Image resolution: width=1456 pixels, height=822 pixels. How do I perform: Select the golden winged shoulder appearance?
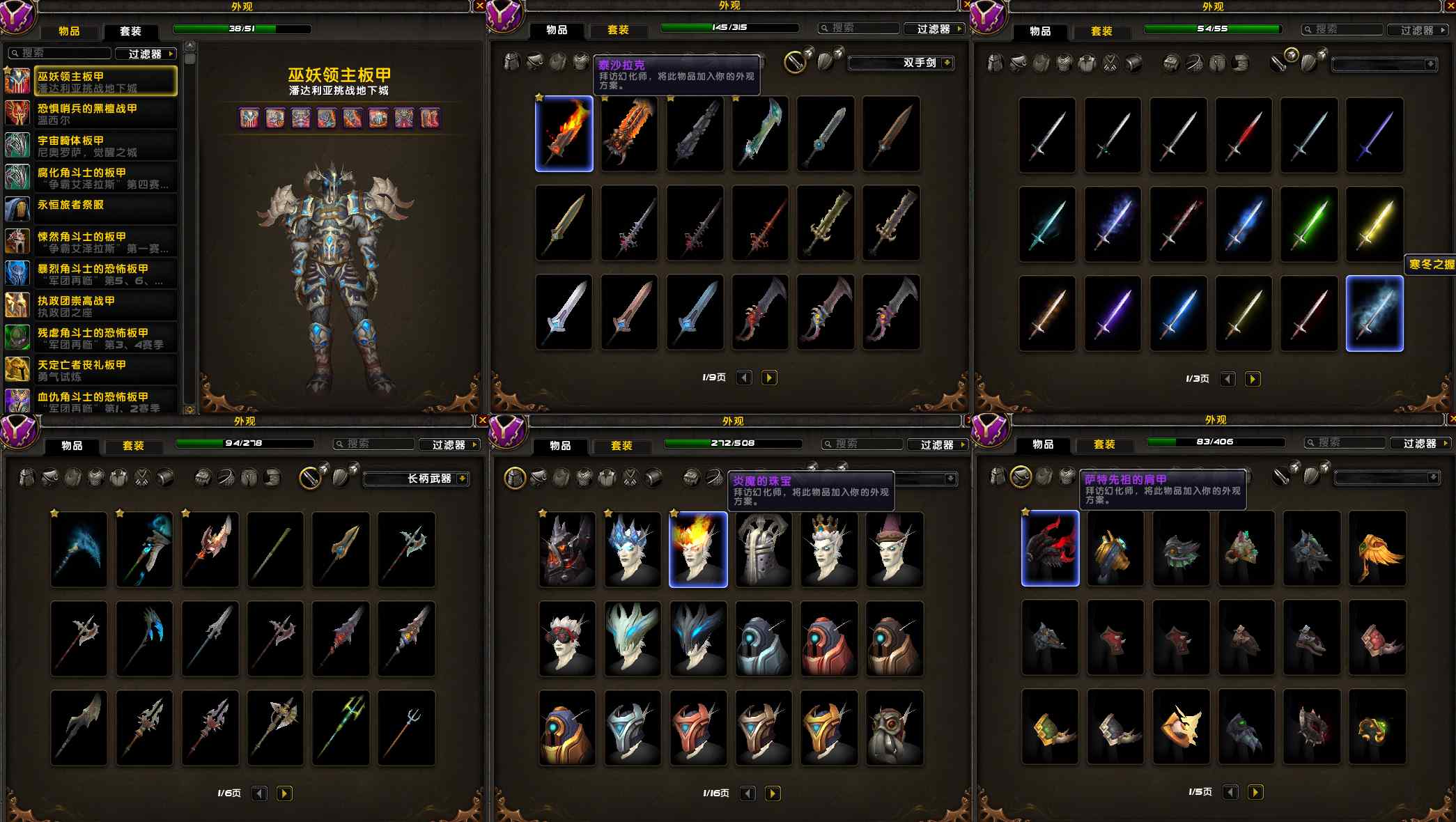click(1377, 548)
